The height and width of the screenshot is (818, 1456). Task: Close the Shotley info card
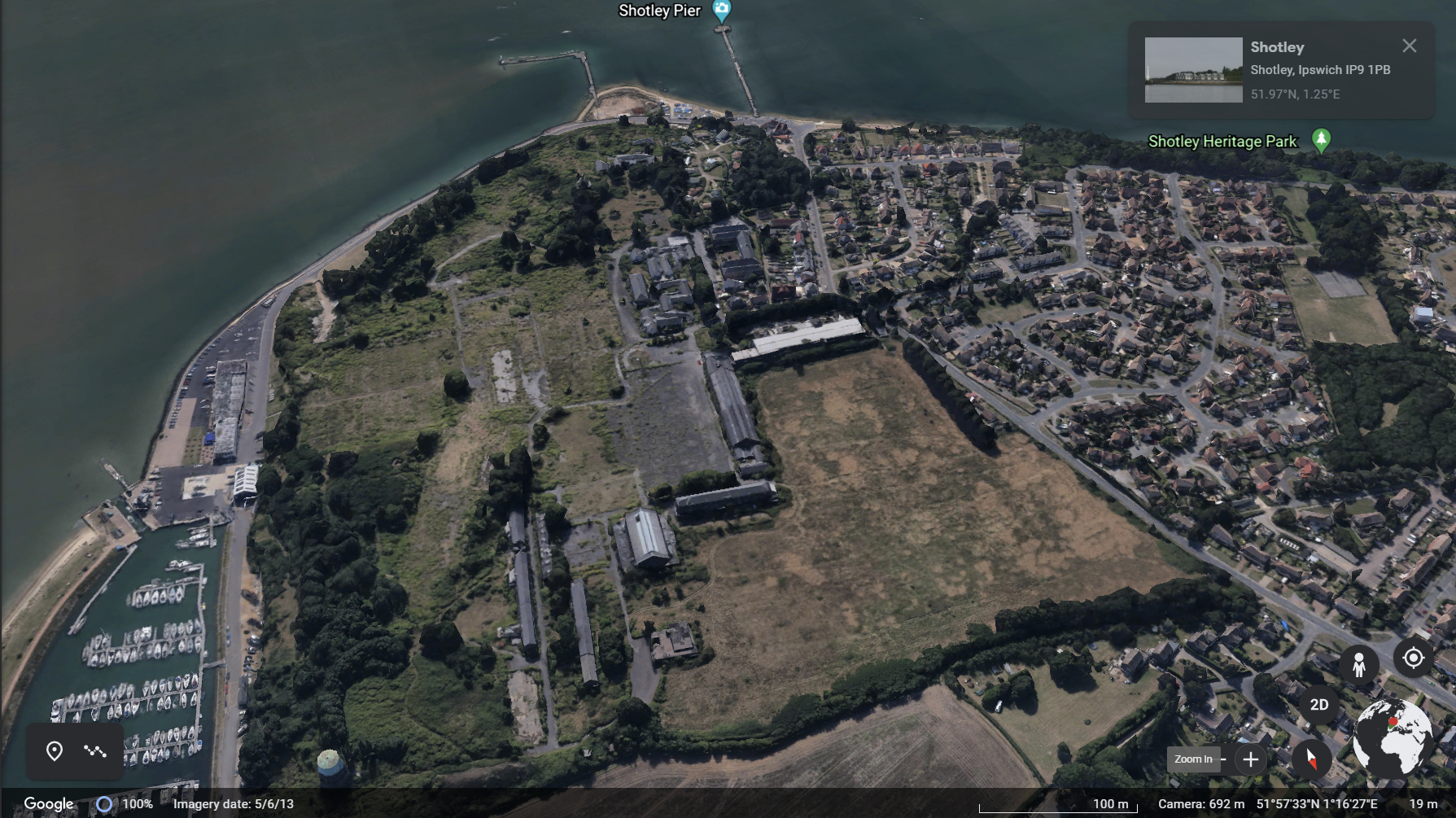pos(1410,46)
